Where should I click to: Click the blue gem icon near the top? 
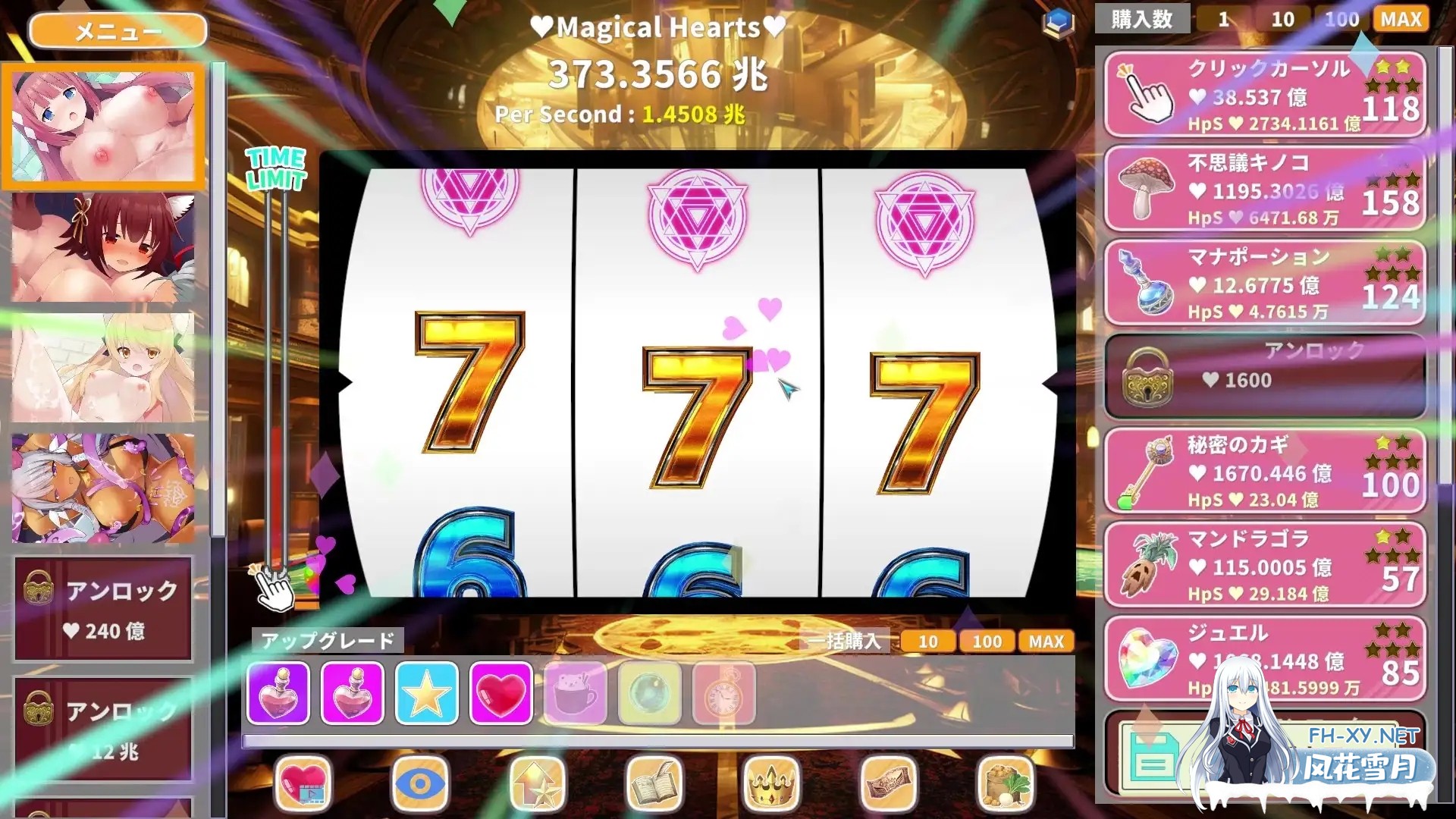(x=1059, y=23)
